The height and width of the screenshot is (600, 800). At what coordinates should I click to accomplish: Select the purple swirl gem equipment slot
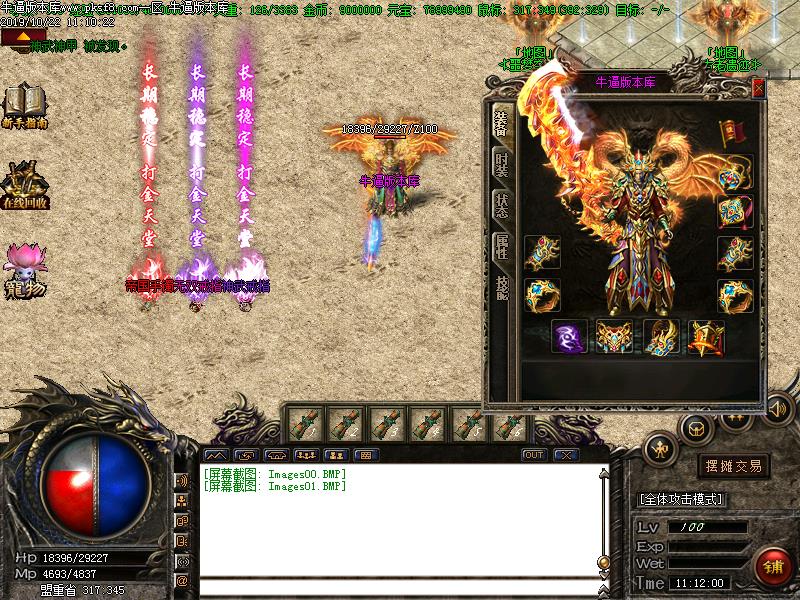[x=570, y=338]
